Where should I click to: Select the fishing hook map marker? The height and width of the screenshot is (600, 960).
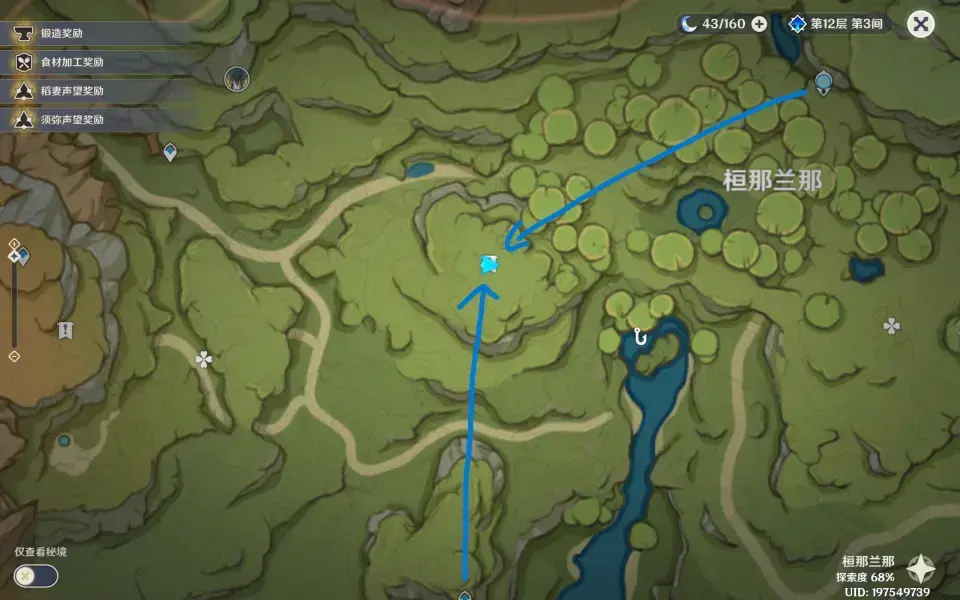[x=640, y=337]
